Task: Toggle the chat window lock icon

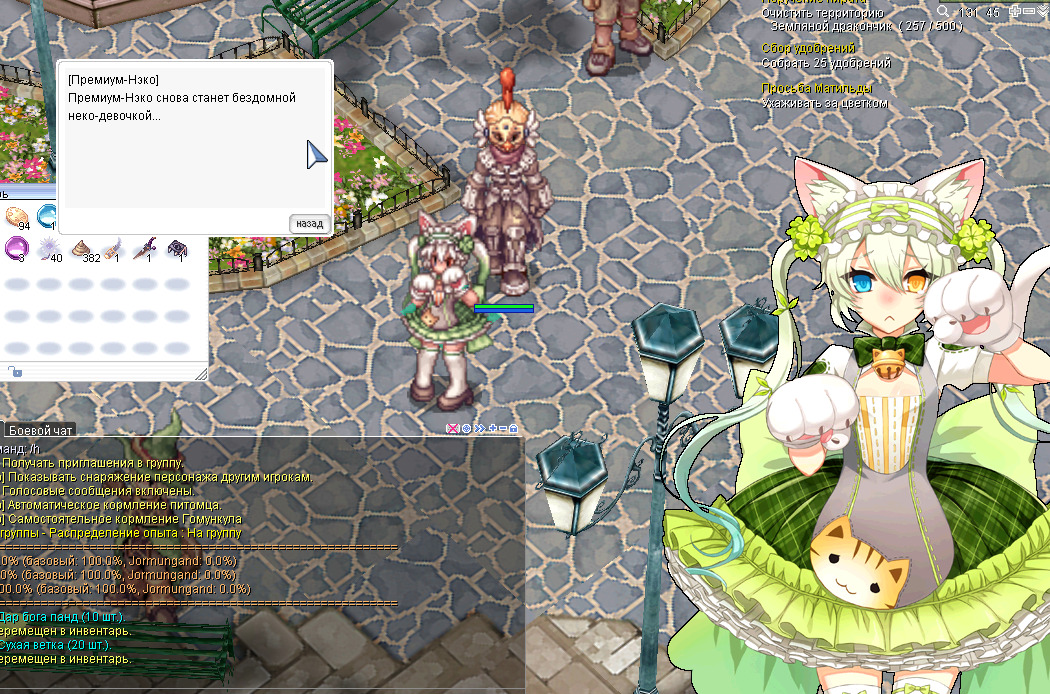Action: (514, 429)
